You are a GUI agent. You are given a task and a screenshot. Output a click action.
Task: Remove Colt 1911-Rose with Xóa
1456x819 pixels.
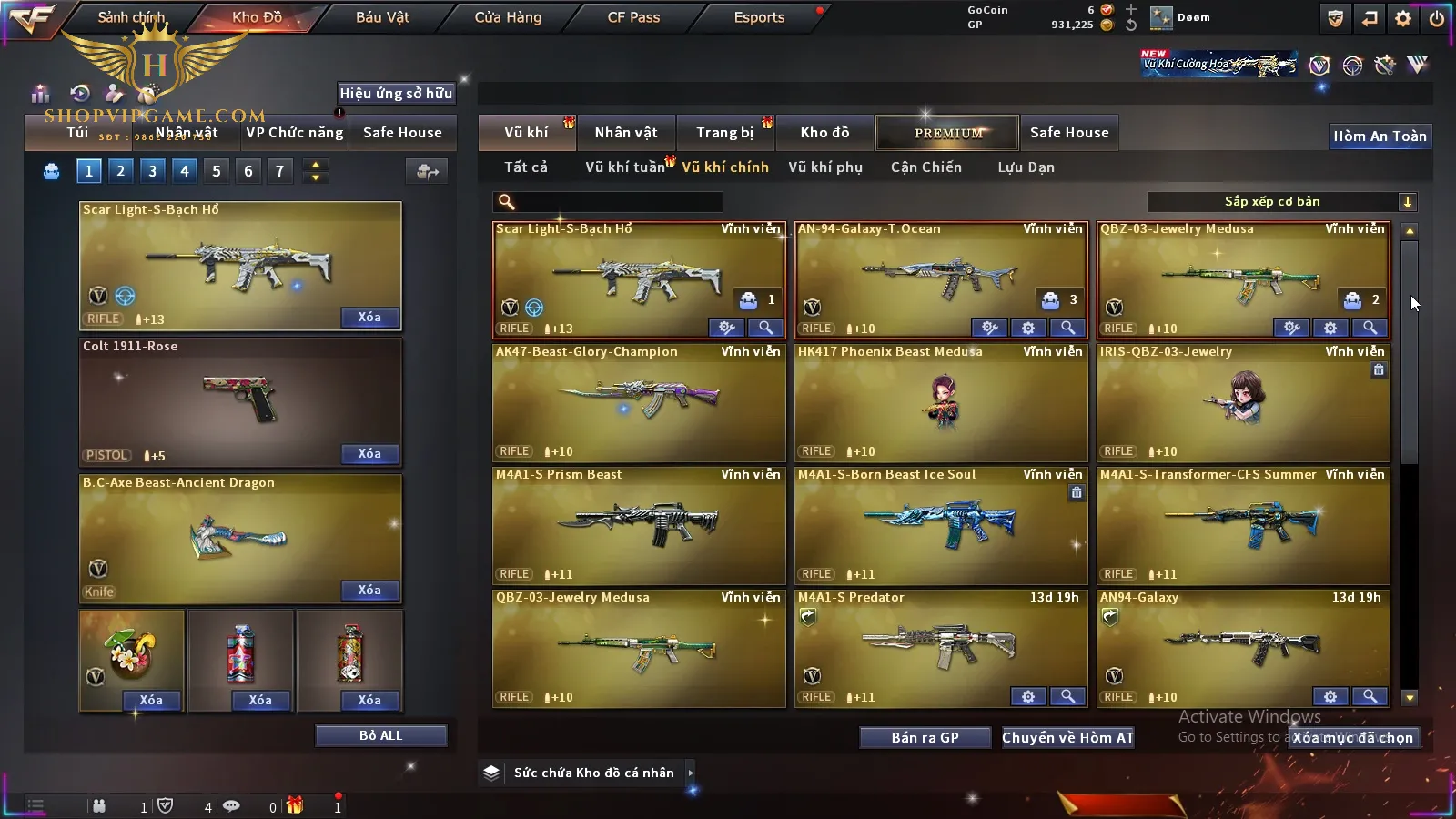pyautogui.click(x=369, y=454)
